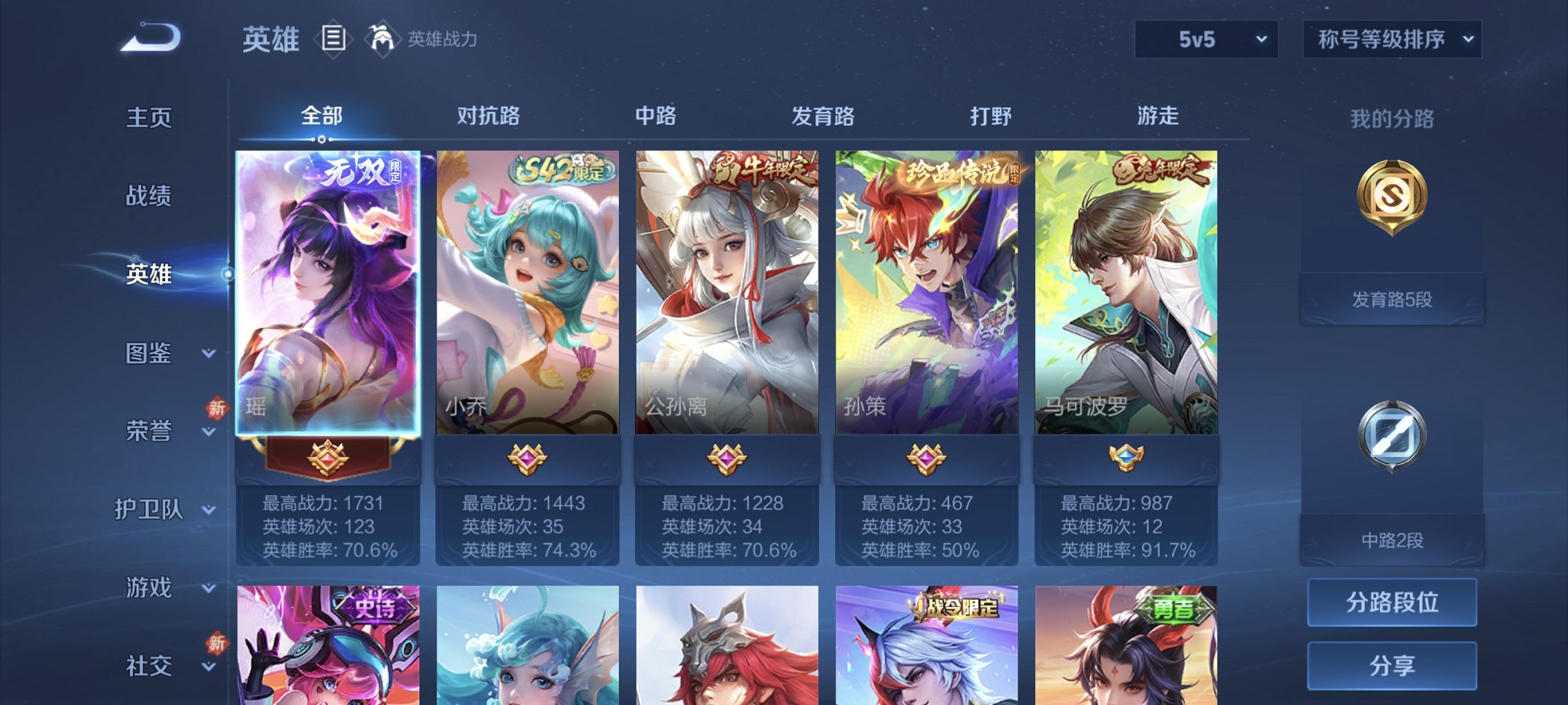
Task: Click the 英雄战力 hero power icon
Action: tap(383, 38)
